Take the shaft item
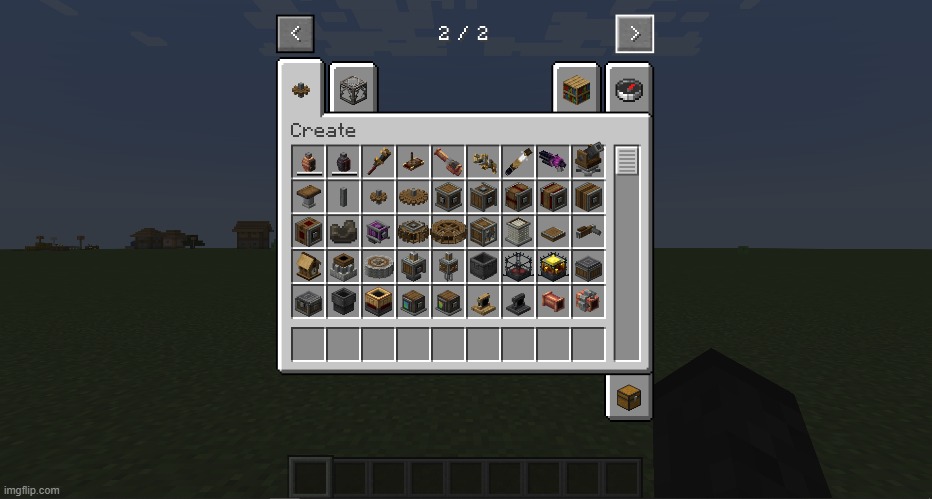932x499 pixels. point(343,197)
